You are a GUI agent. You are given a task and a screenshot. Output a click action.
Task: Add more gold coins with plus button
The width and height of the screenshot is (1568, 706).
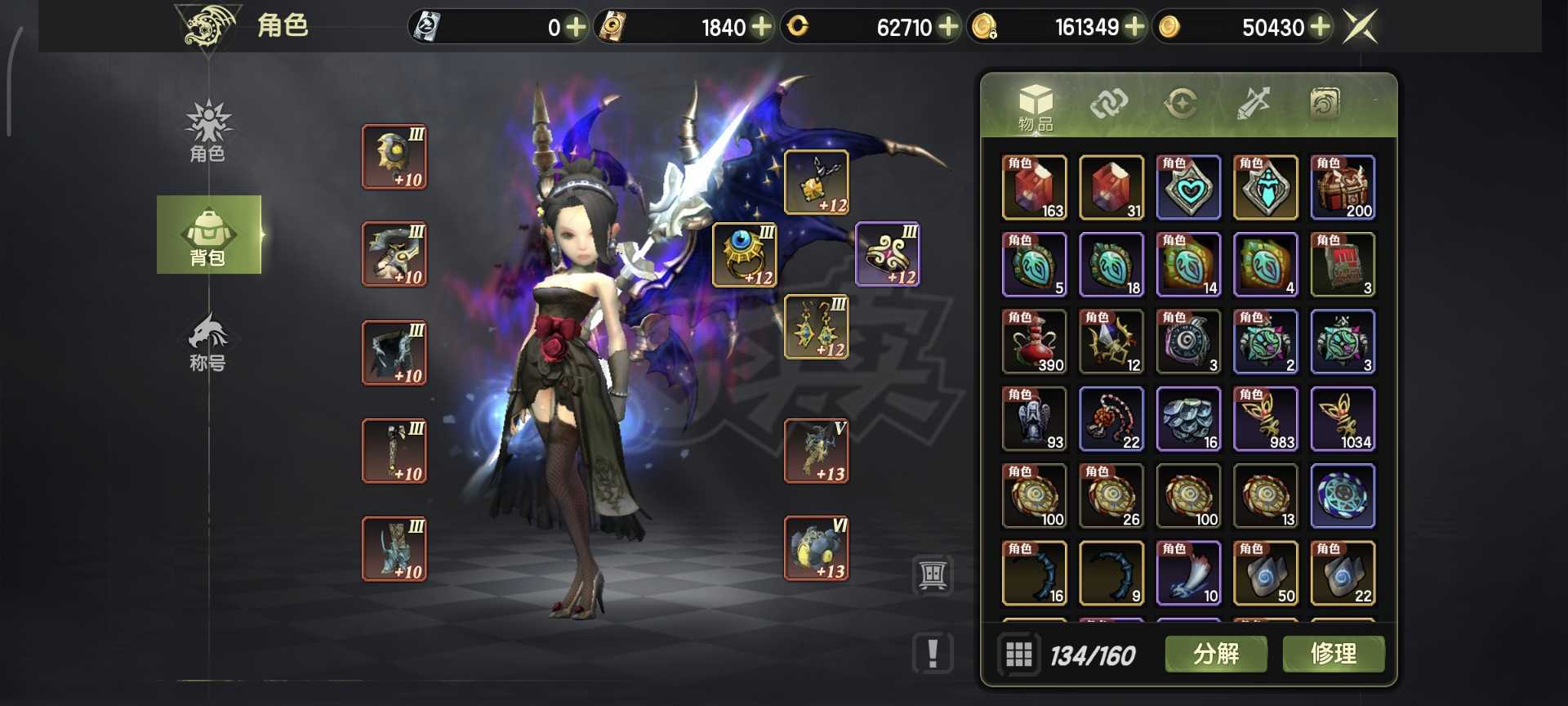click(x=1321, y=27)
